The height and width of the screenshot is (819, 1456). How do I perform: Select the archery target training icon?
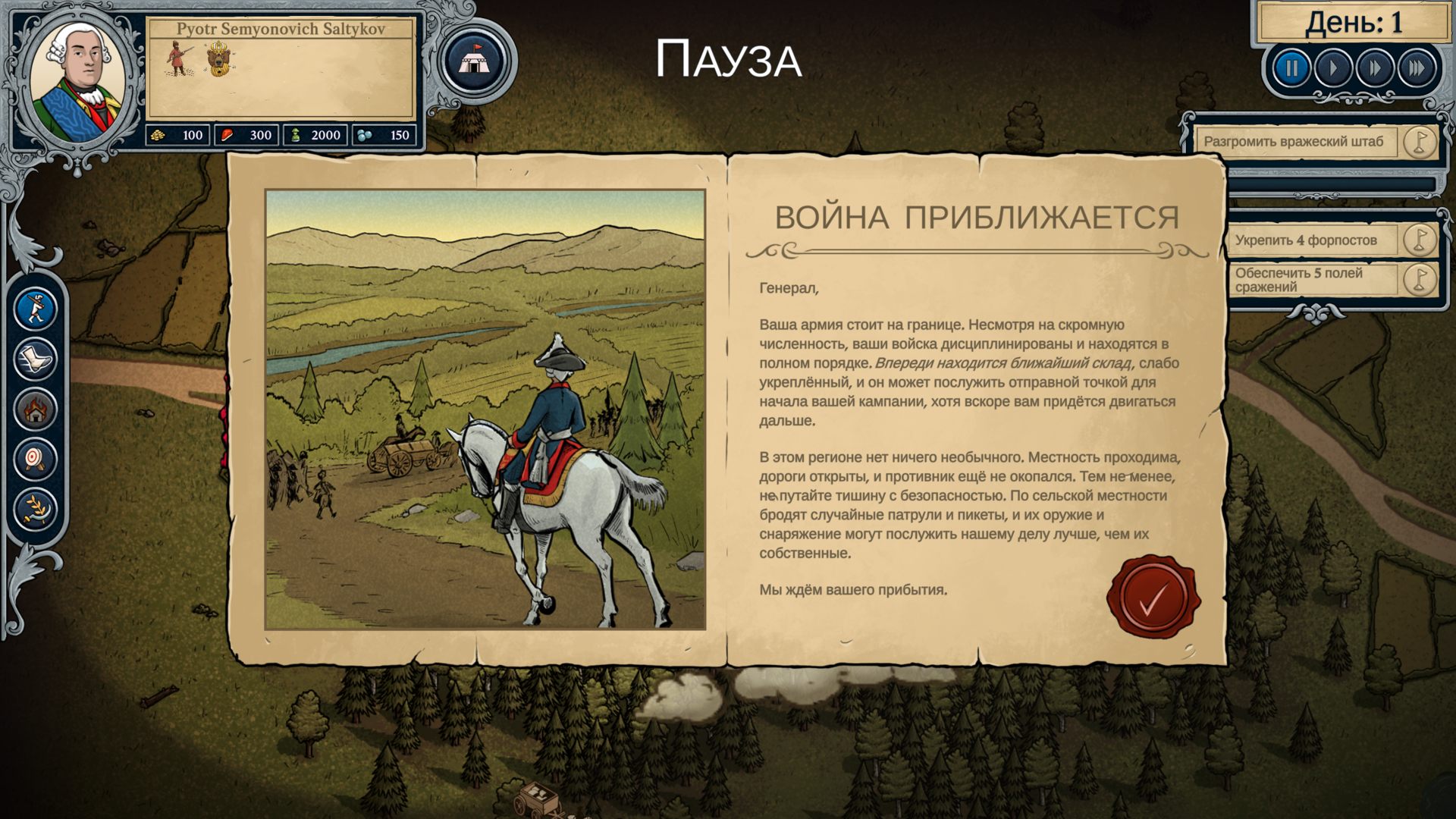point(36,459)
